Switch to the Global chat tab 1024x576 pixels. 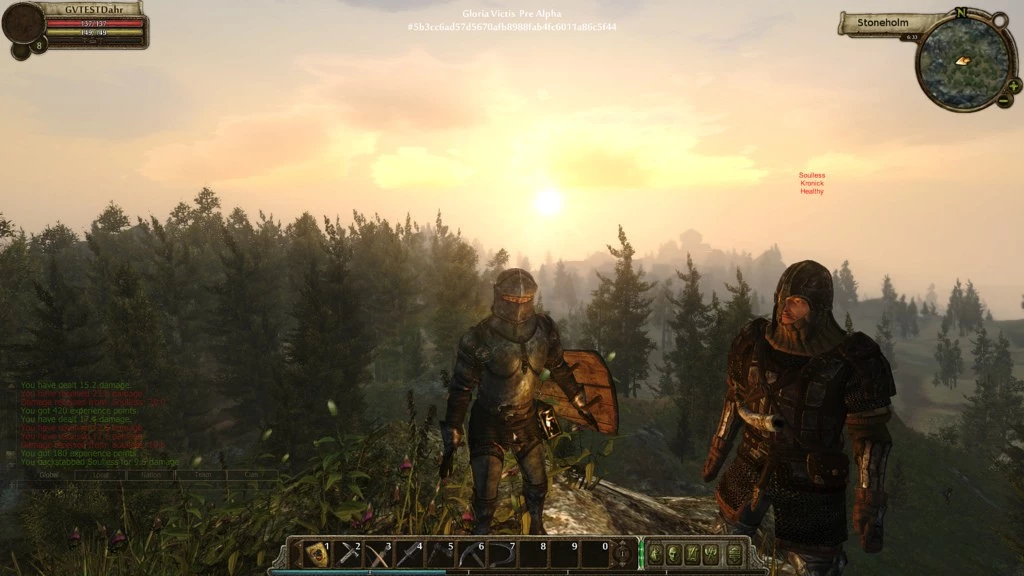pyautogui.click(x=49, y=475)
